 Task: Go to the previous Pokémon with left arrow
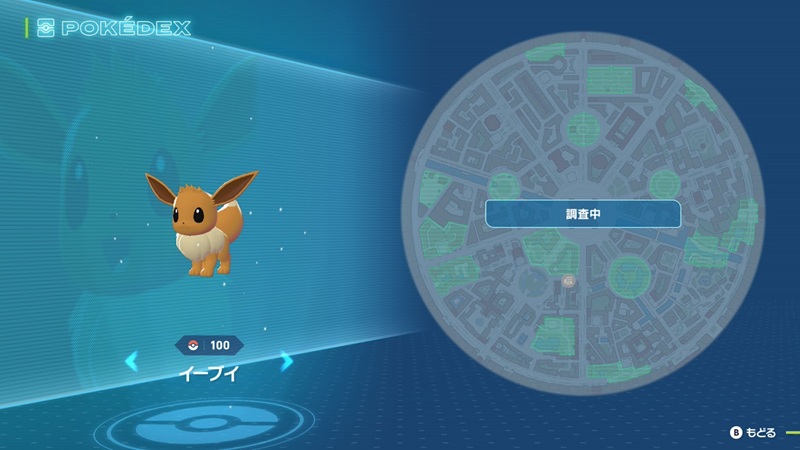click(x=132, y=361)
